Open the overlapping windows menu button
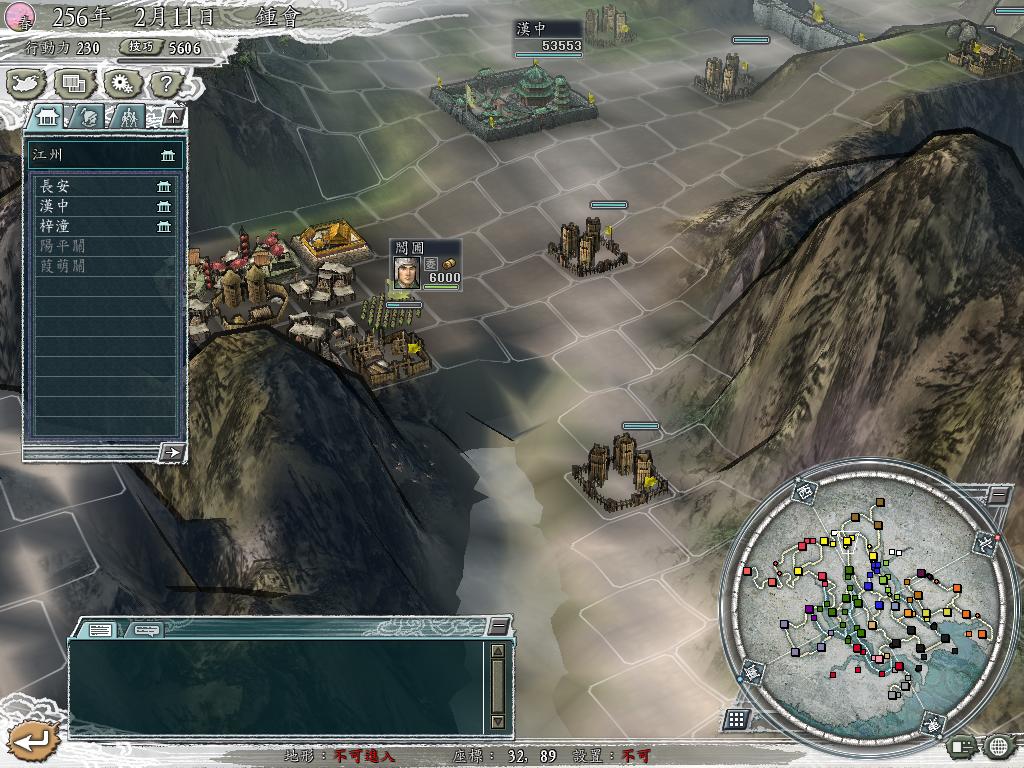 pos(73,84)
